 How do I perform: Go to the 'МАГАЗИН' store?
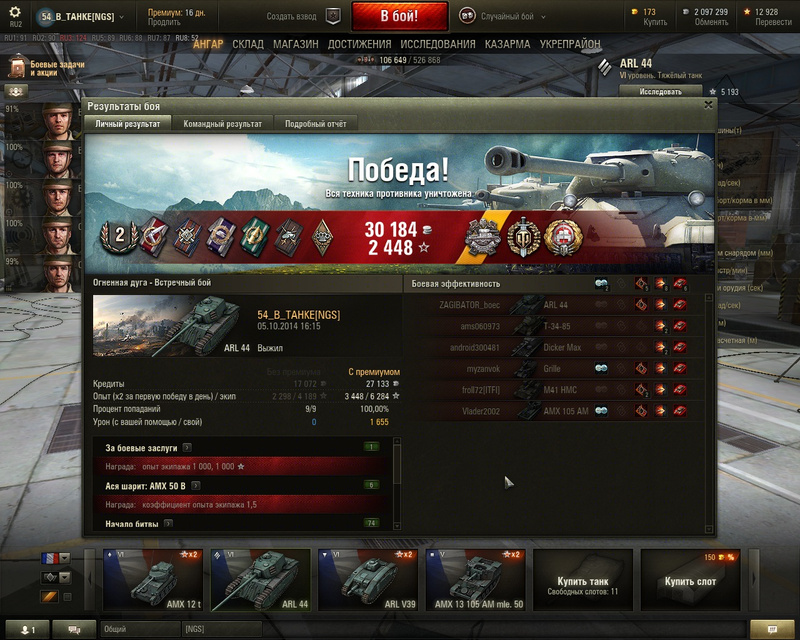[295, 45]
